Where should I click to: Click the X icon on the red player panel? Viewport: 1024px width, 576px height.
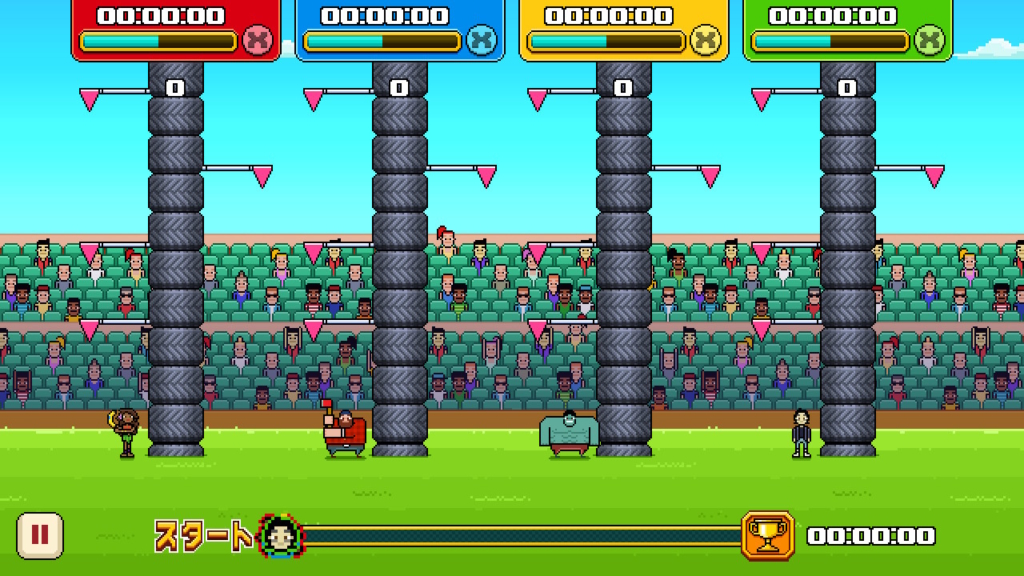pos(258,41)
